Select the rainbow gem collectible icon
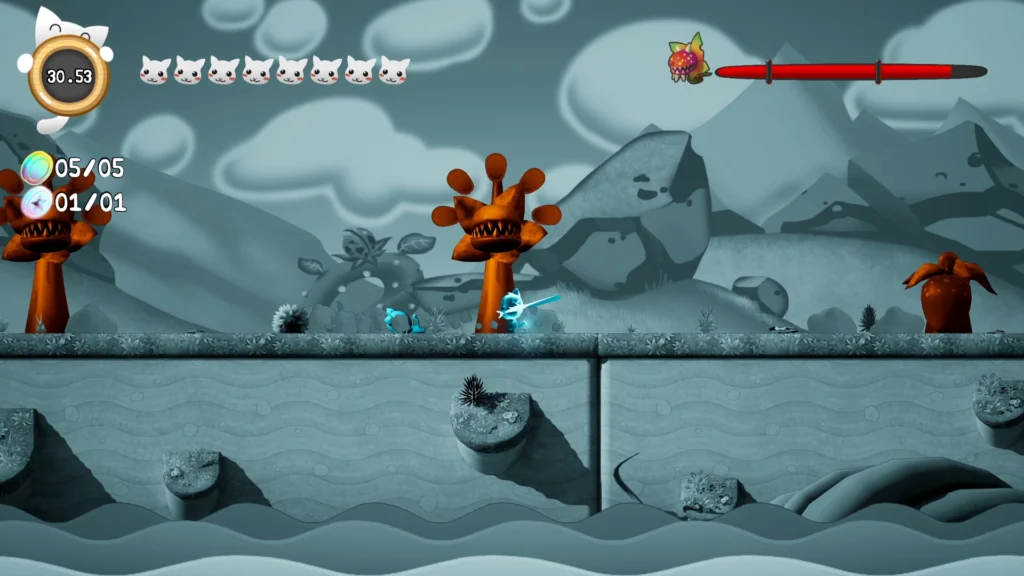 [x=38, y=167]
